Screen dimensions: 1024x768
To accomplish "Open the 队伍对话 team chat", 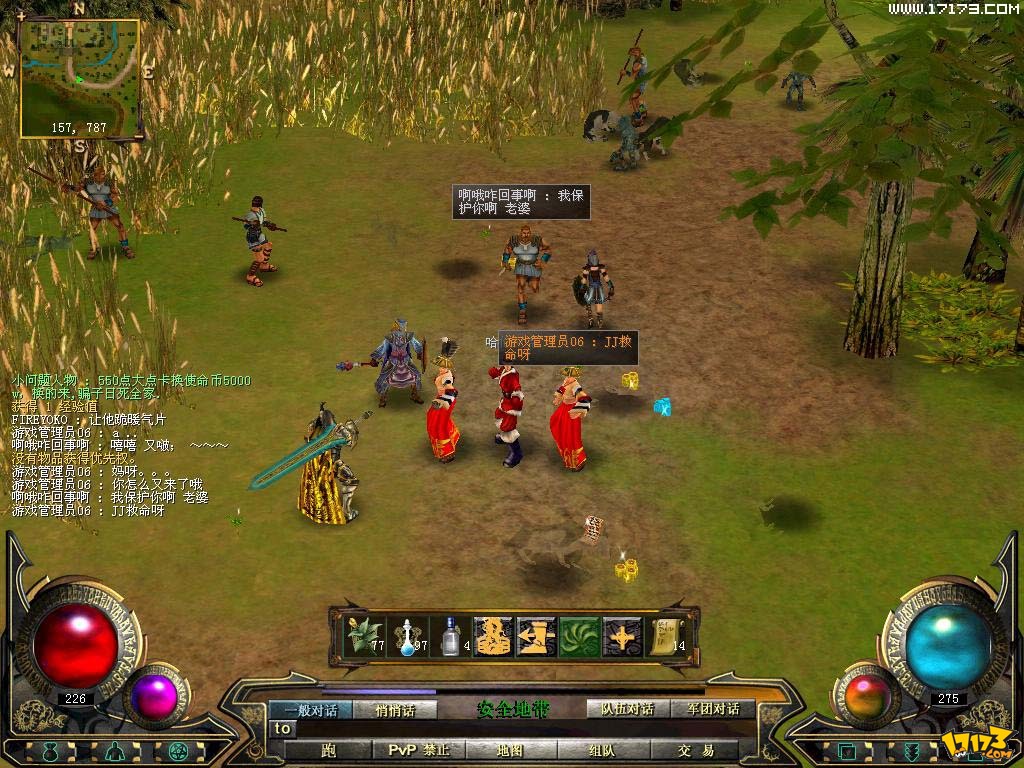I will [x=627, y=709].
